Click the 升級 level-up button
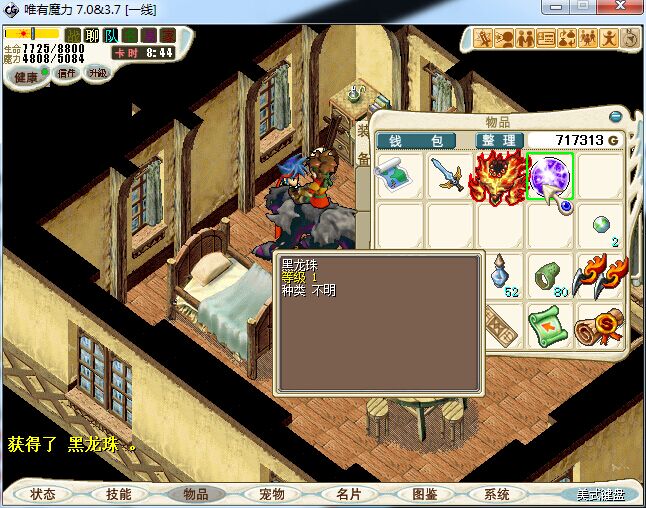 click(x=98, y=73)
